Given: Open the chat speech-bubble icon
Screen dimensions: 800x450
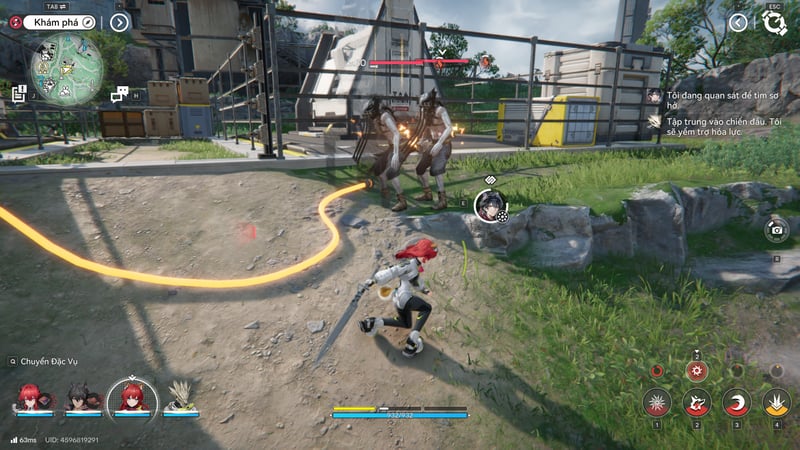Looking at the screenshot, I should (x=120, y=94).
